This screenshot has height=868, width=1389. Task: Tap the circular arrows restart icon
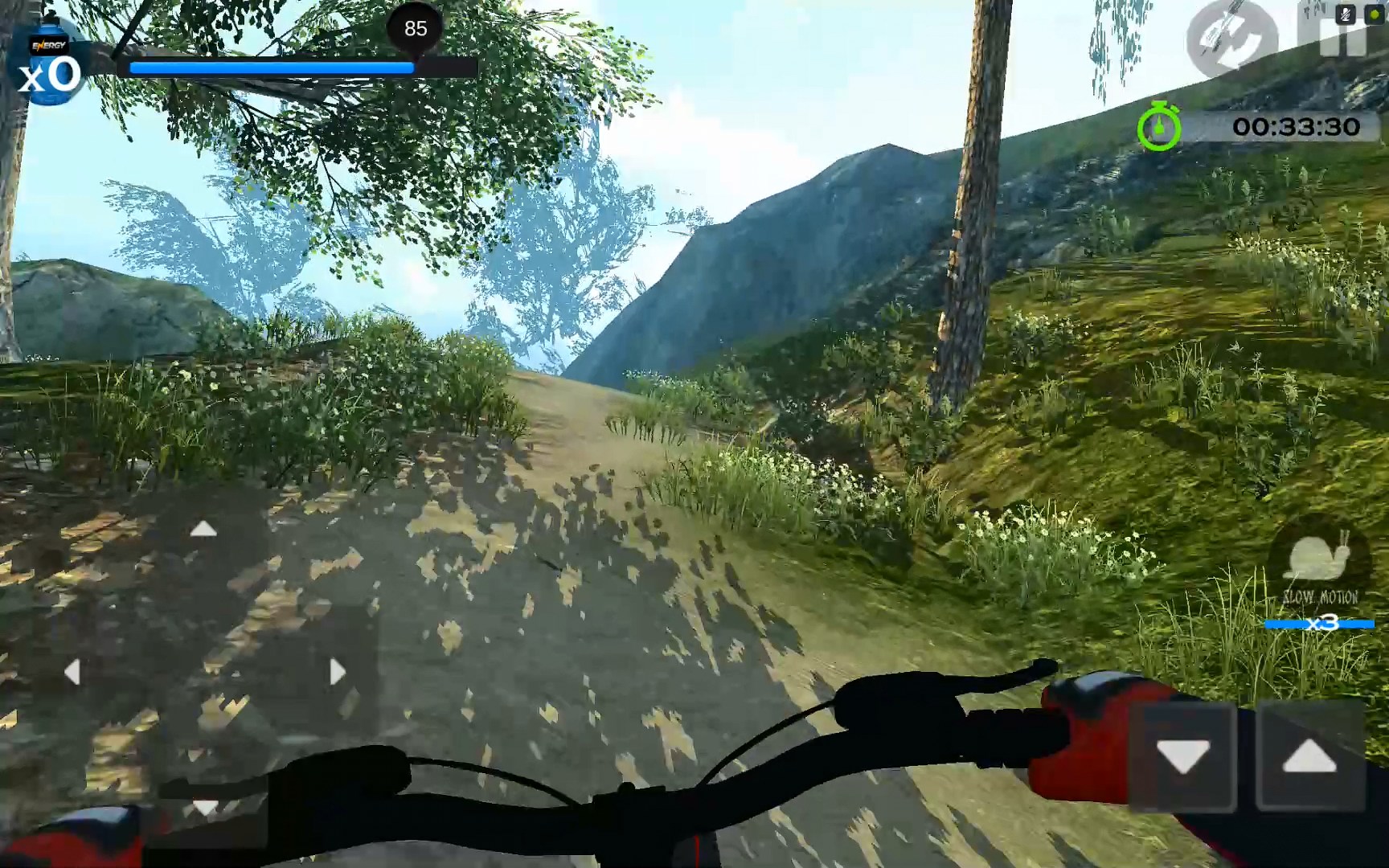(x=1231, y=37)
